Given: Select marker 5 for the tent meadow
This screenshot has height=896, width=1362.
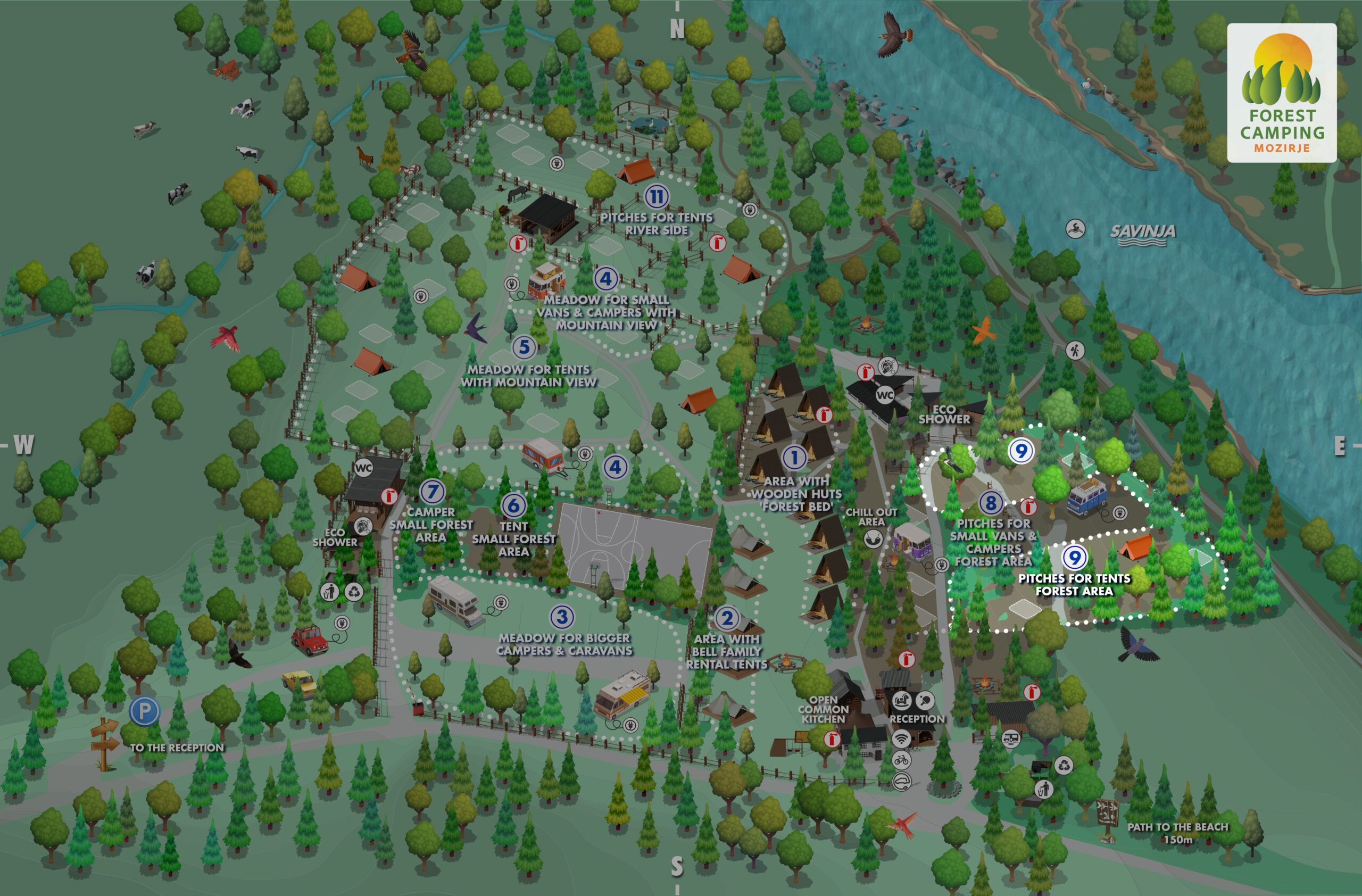Looking at the screenshot, I should coord(524,347).
